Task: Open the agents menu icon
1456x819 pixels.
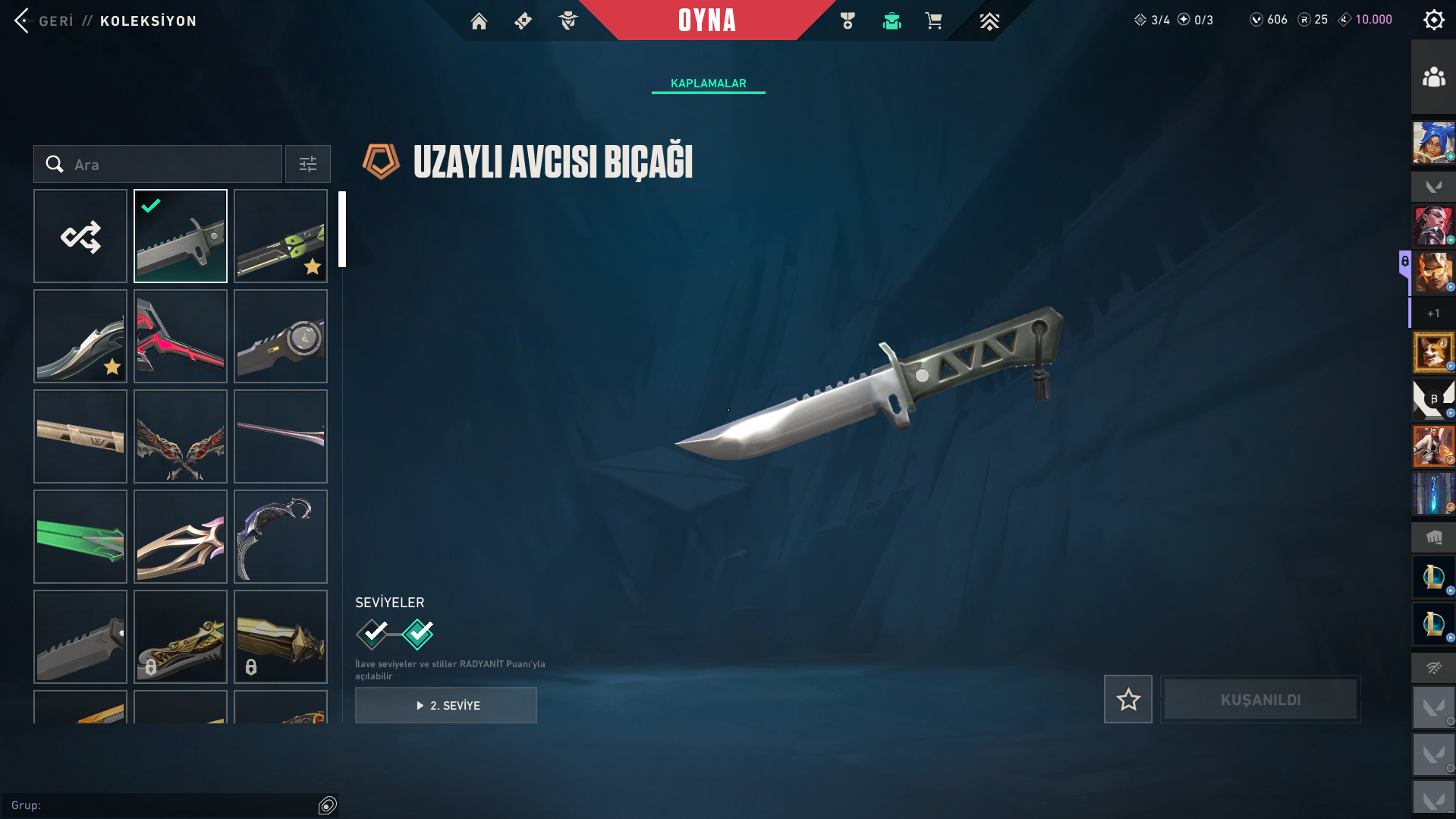Action: [568, 21]
